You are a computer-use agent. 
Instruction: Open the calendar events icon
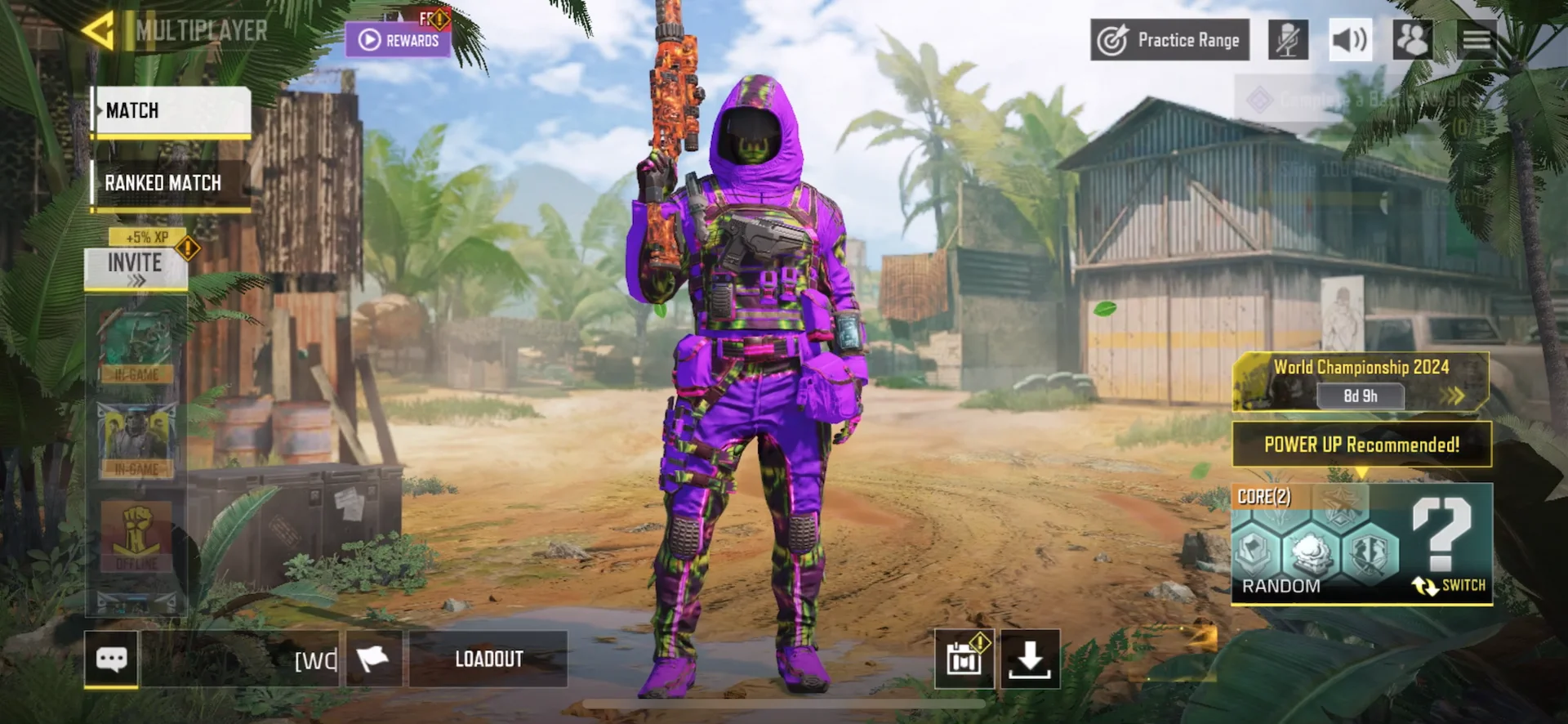[964, 659]
